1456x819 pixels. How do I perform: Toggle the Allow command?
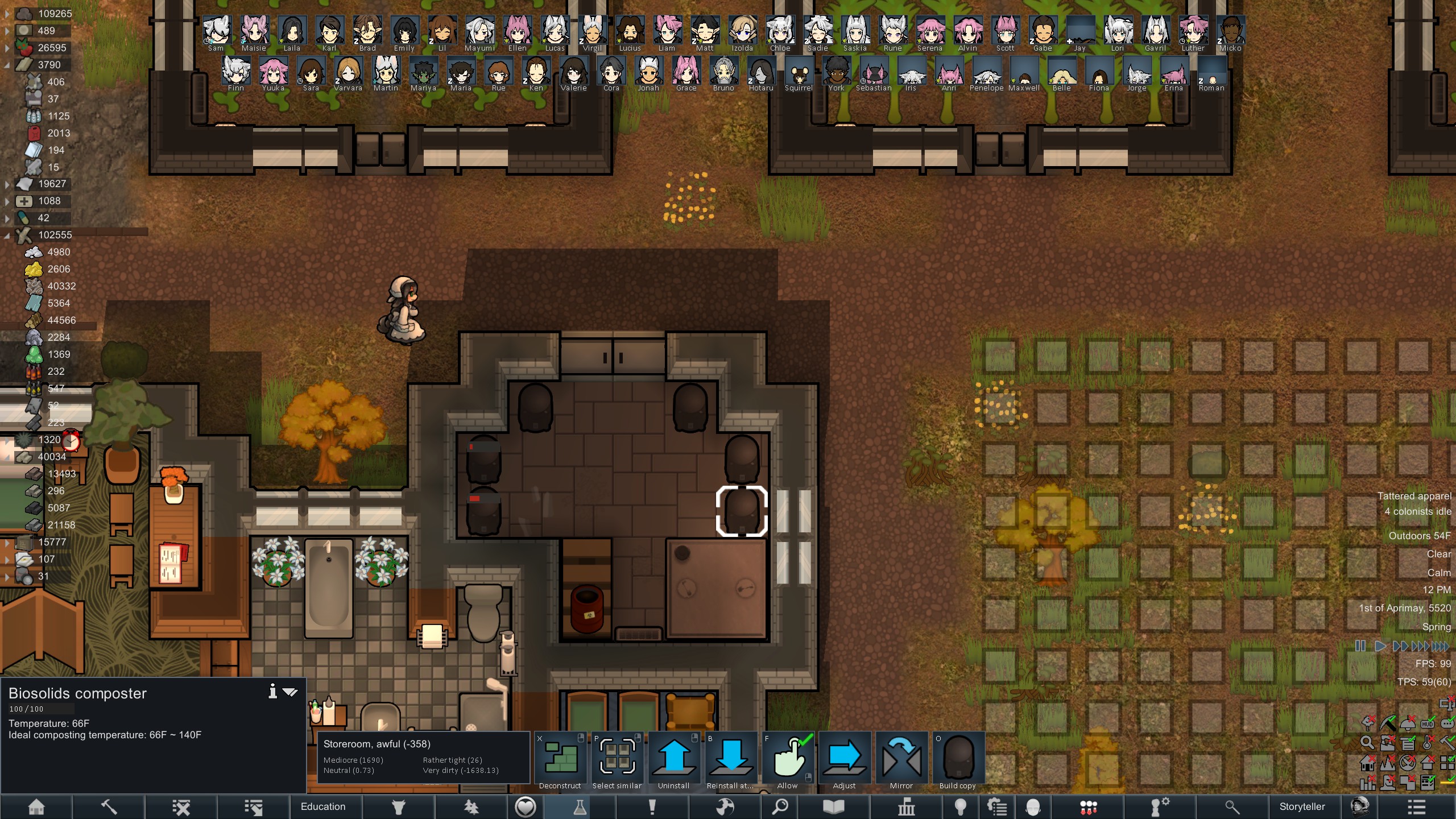click(x=788, y=760)
